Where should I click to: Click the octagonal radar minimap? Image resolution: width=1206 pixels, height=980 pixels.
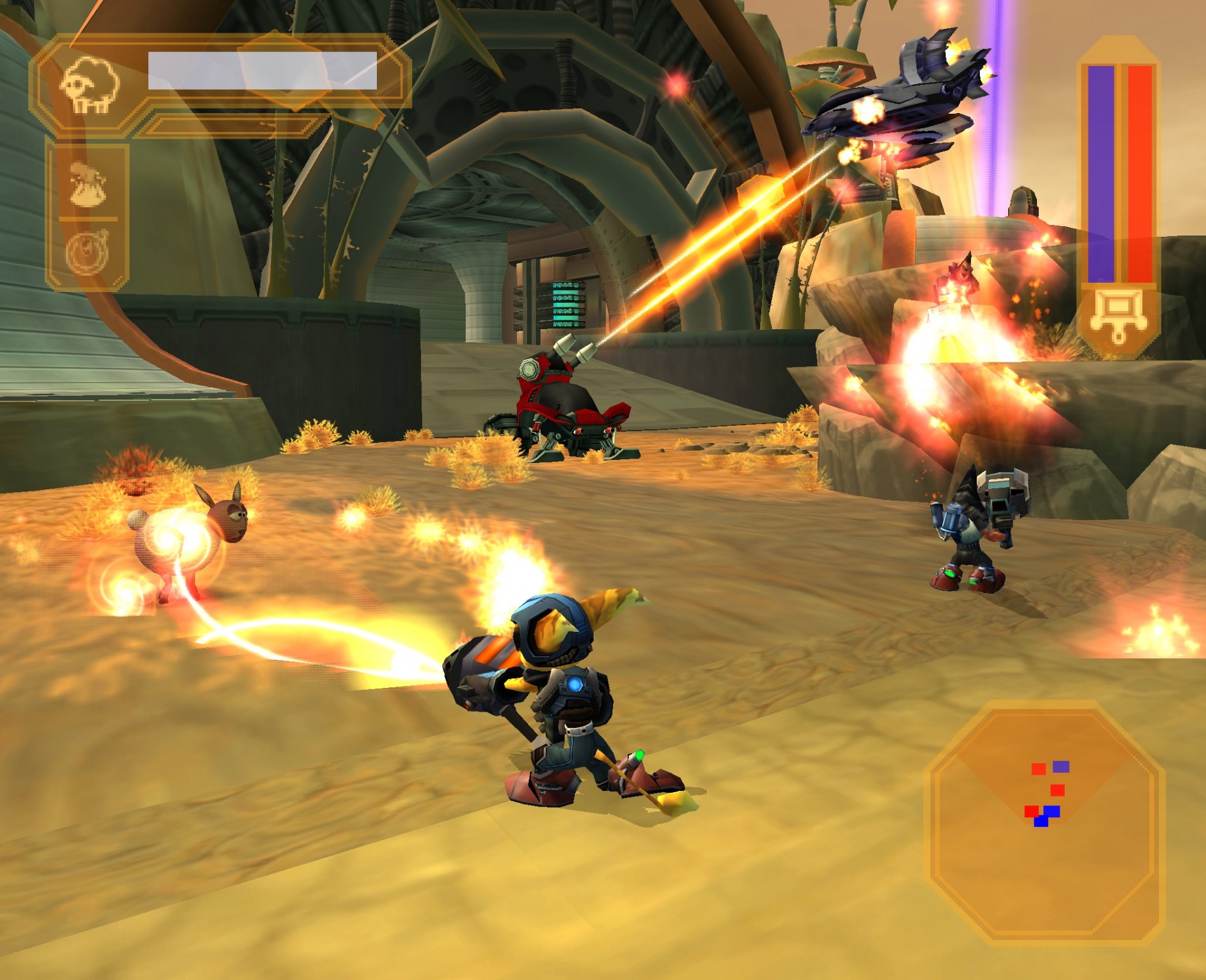(1045, 822)
